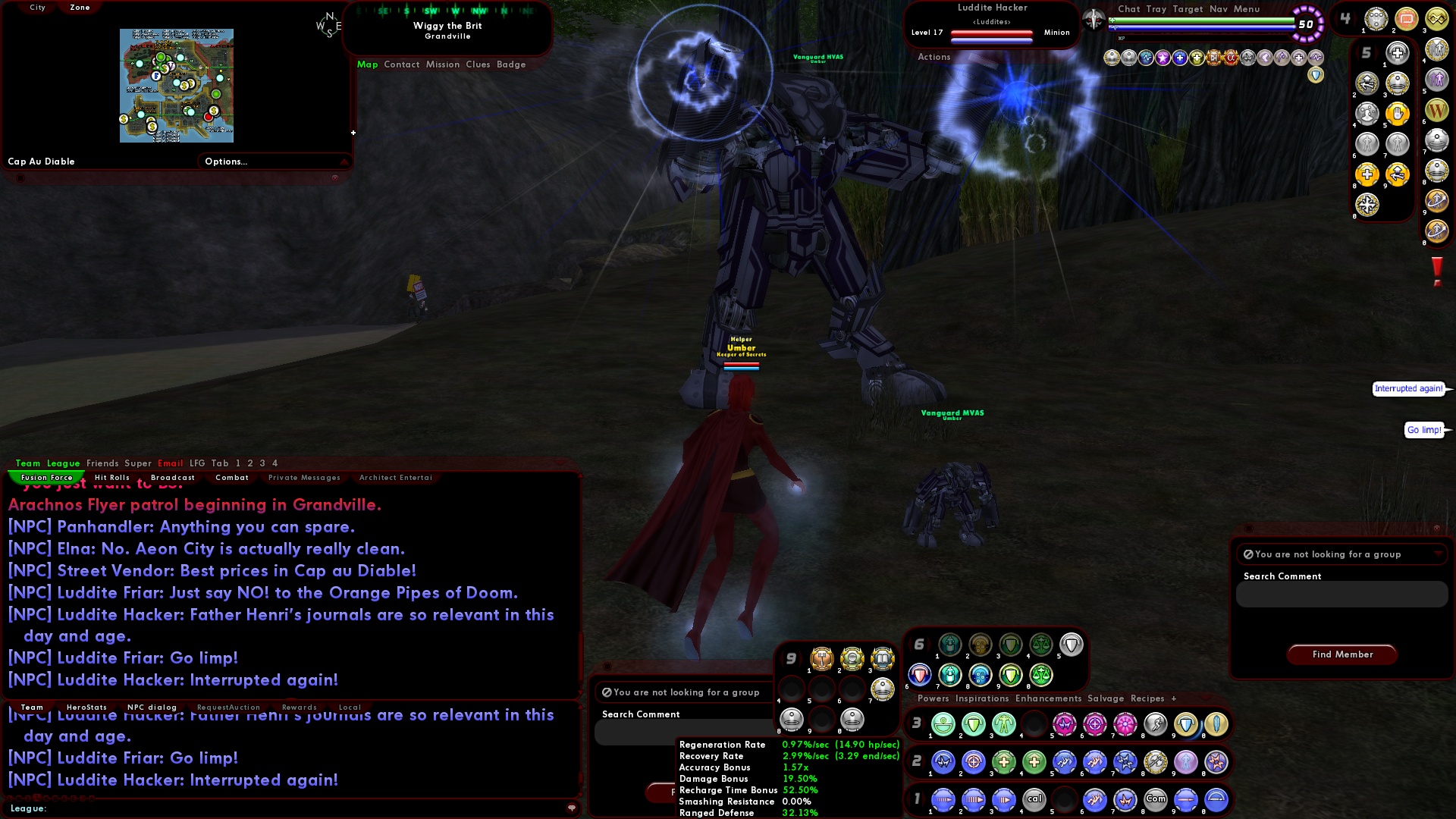Open the Menu from the top-right bar
This screenshot has width=1456, height=819.
pos(1248,9)
